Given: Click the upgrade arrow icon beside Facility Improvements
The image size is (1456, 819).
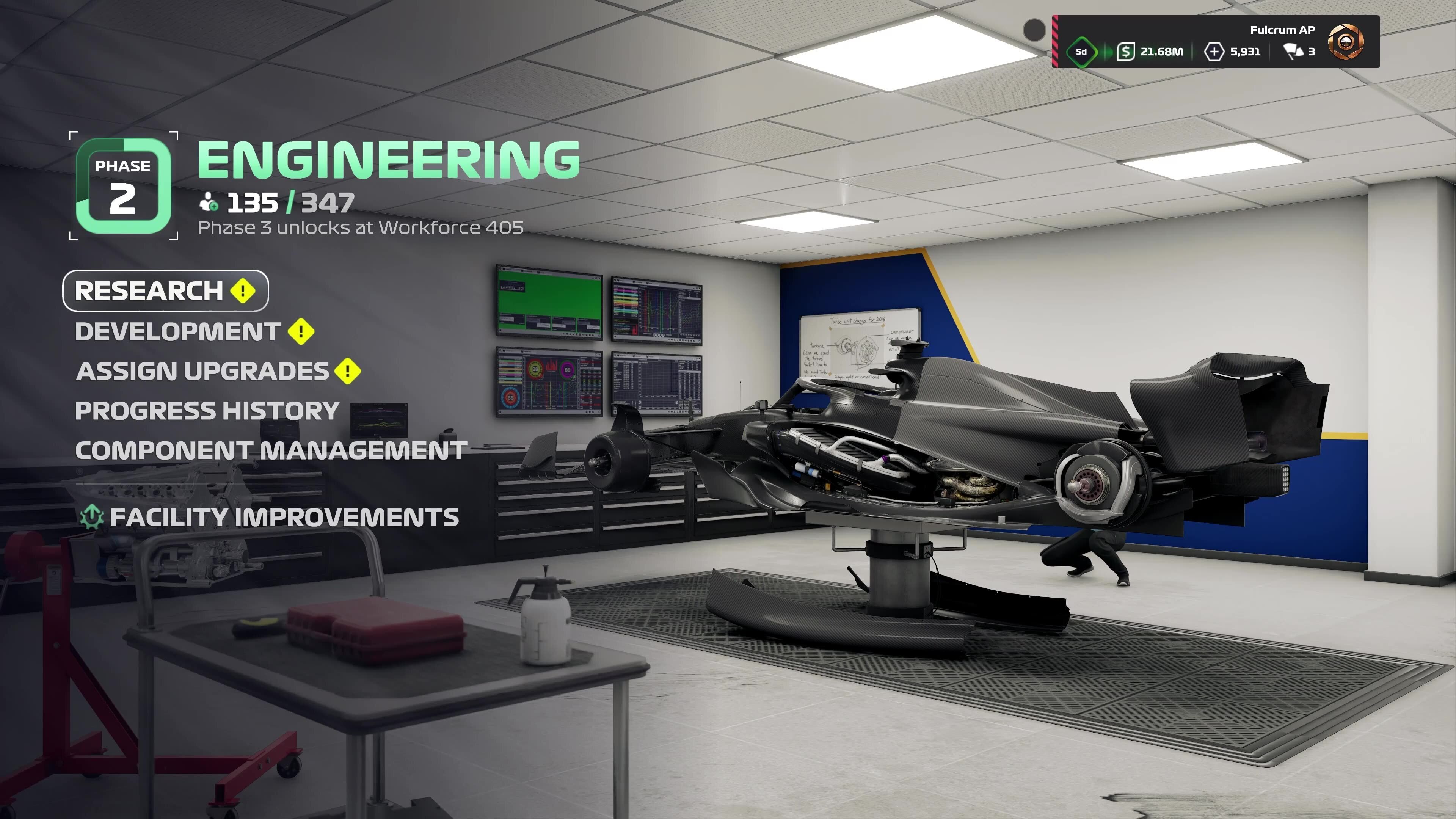Looking at the screenshot, I should (x=92, y=516).
